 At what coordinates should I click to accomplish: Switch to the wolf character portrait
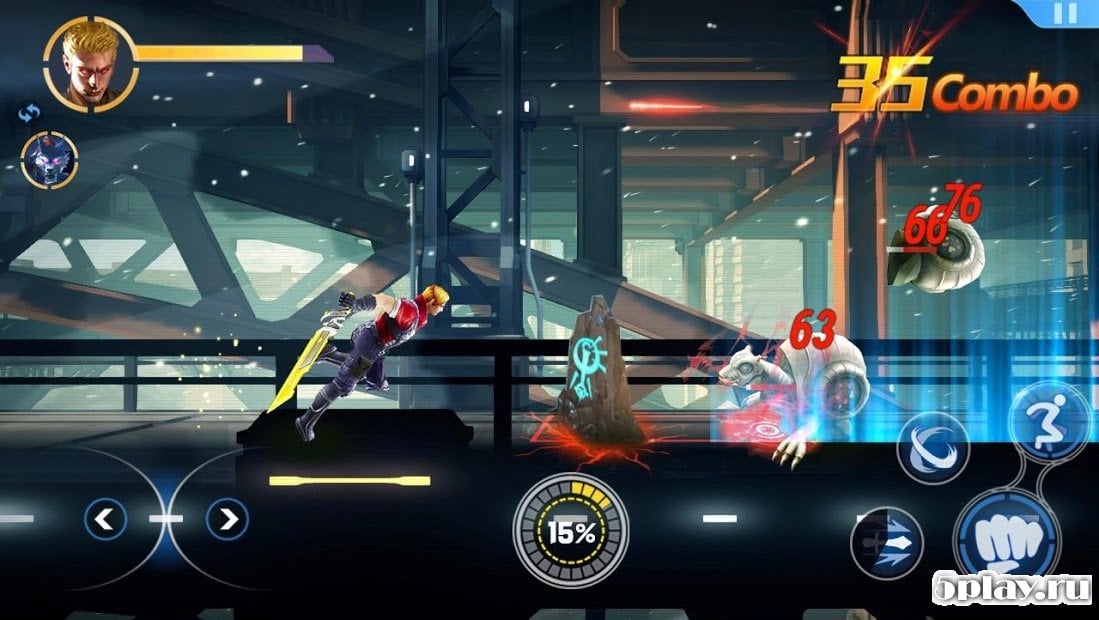pos(49,161)
